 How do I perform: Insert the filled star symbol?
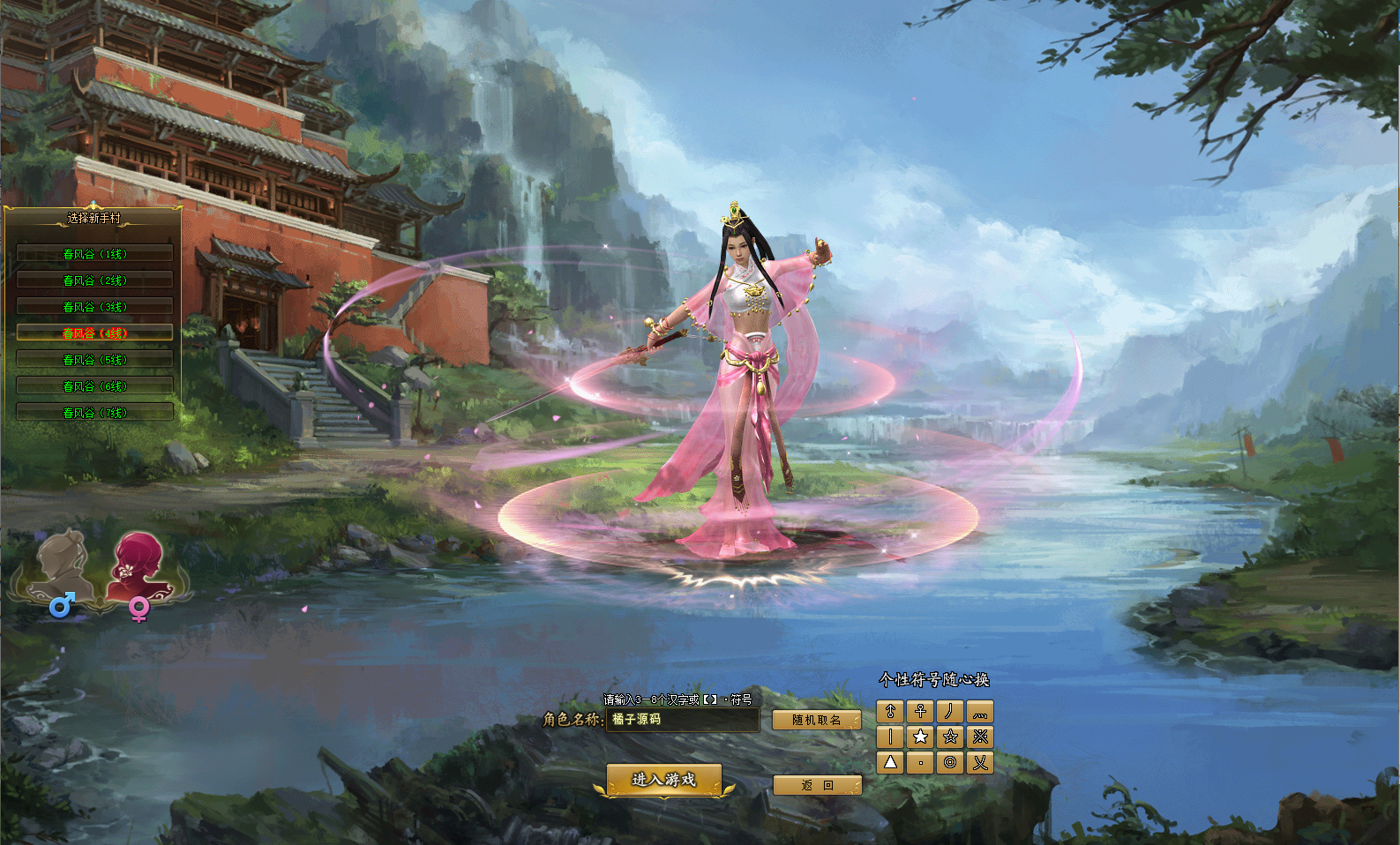920,737
